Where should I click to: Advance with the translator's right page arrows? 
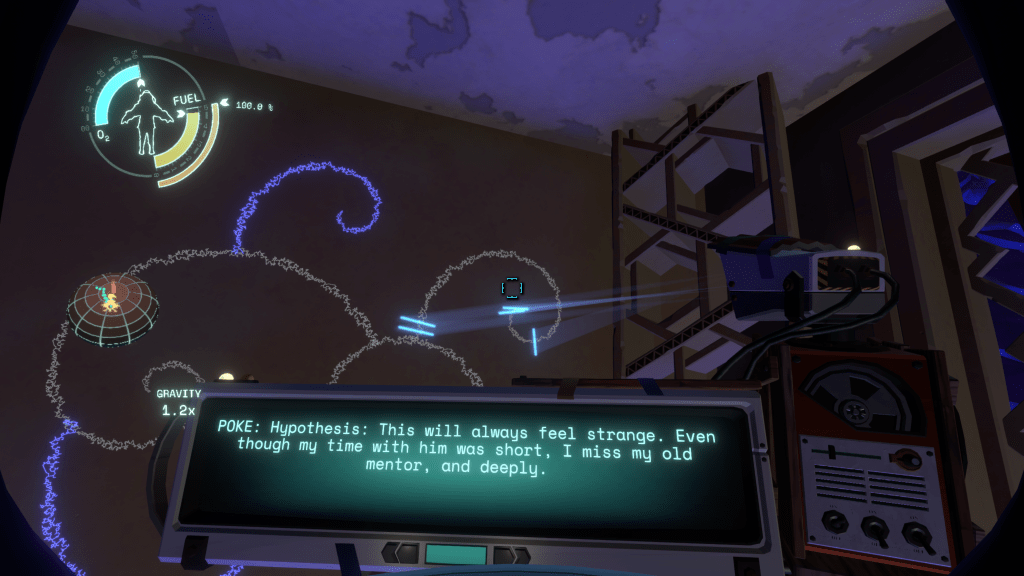tap(512, 555)
